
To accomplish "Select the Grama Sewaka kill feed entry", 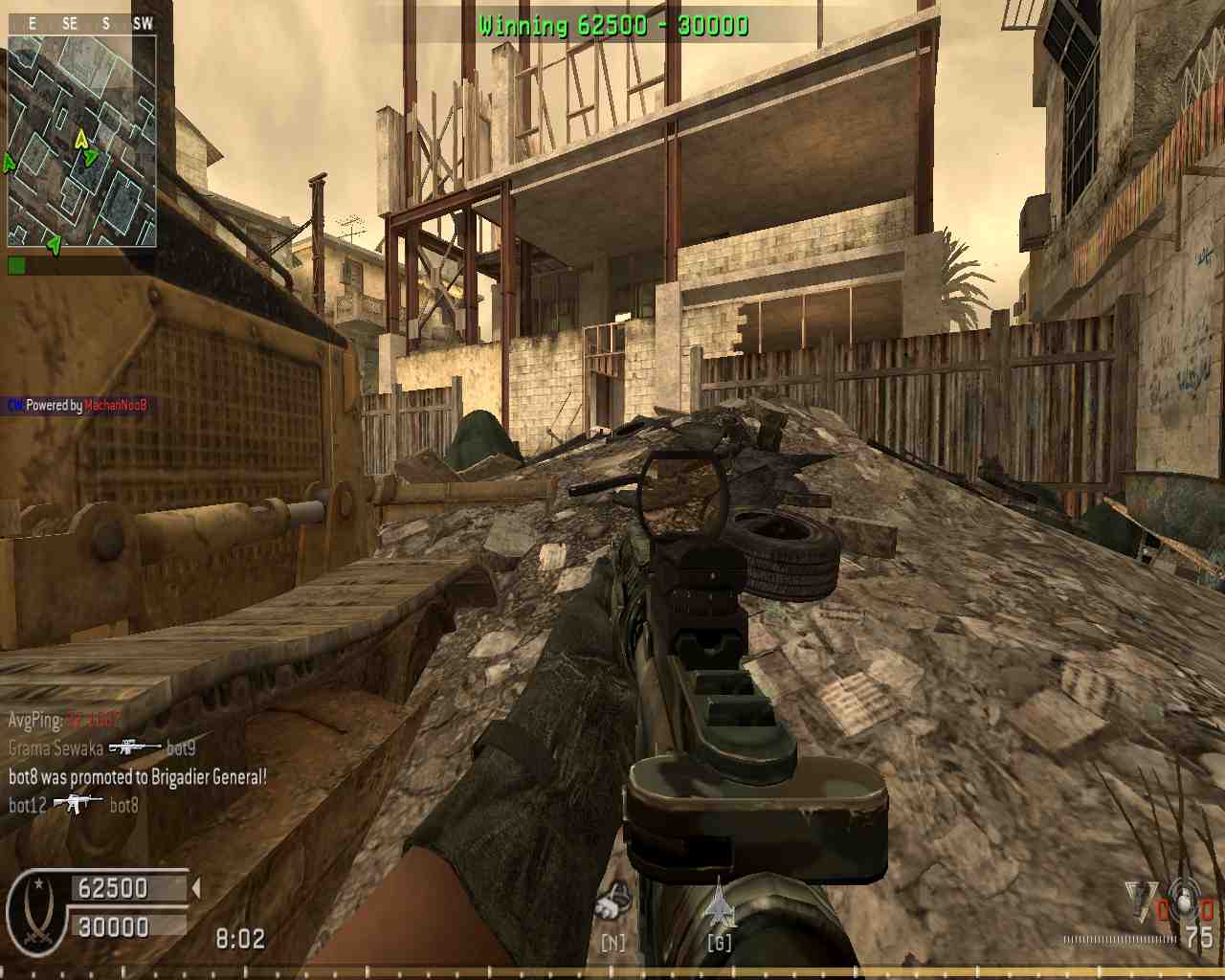I will 102,748.
